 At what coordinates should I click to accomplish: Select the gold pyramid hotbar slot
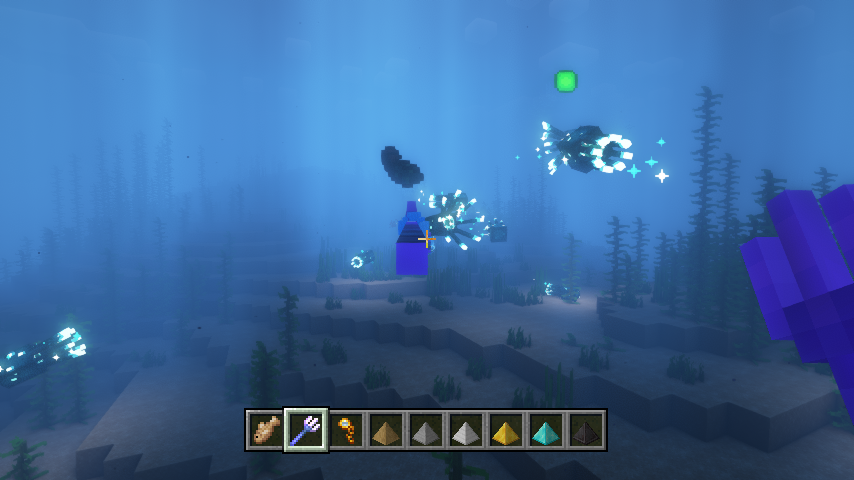pyautogui.click(x=506, y=430)
